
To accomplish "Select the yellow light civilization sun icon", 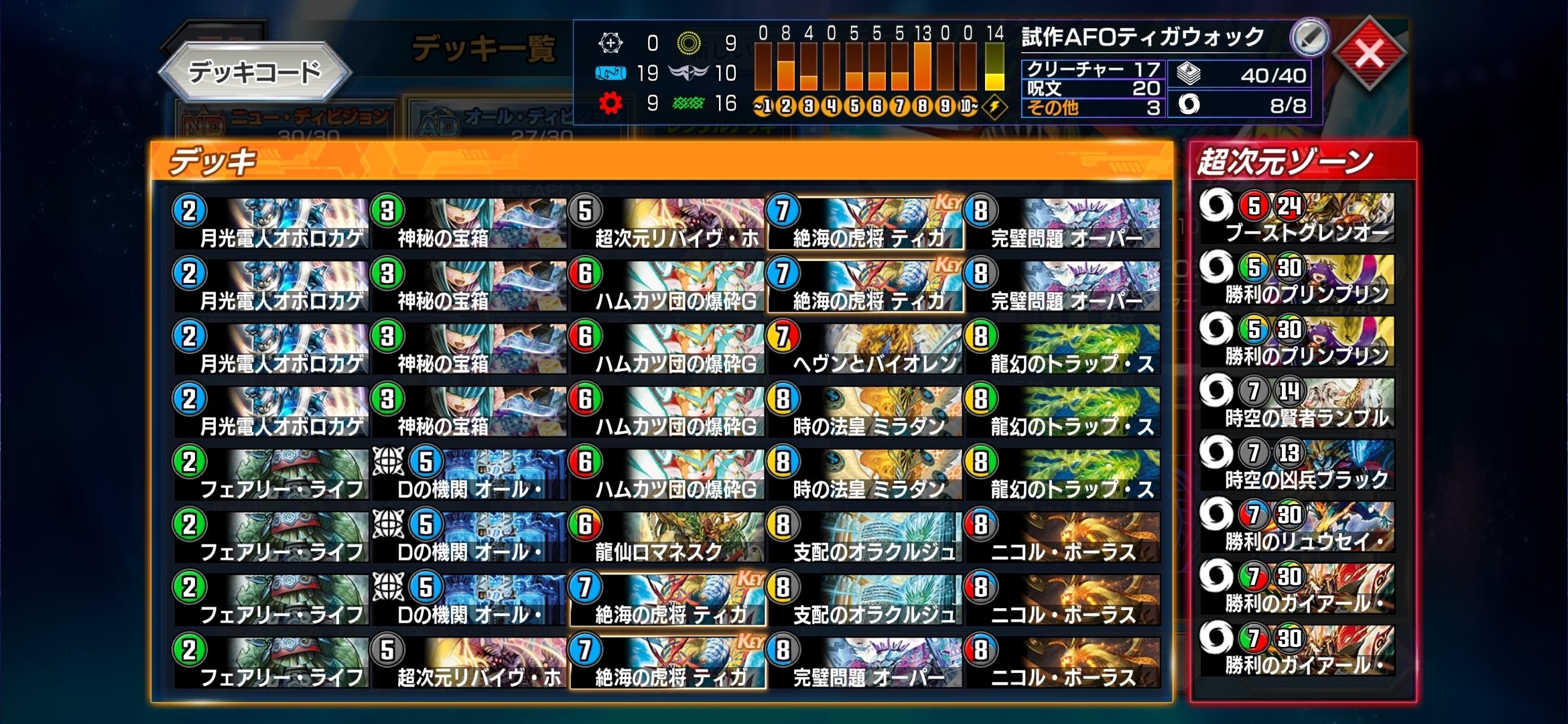I will (688, 44).
